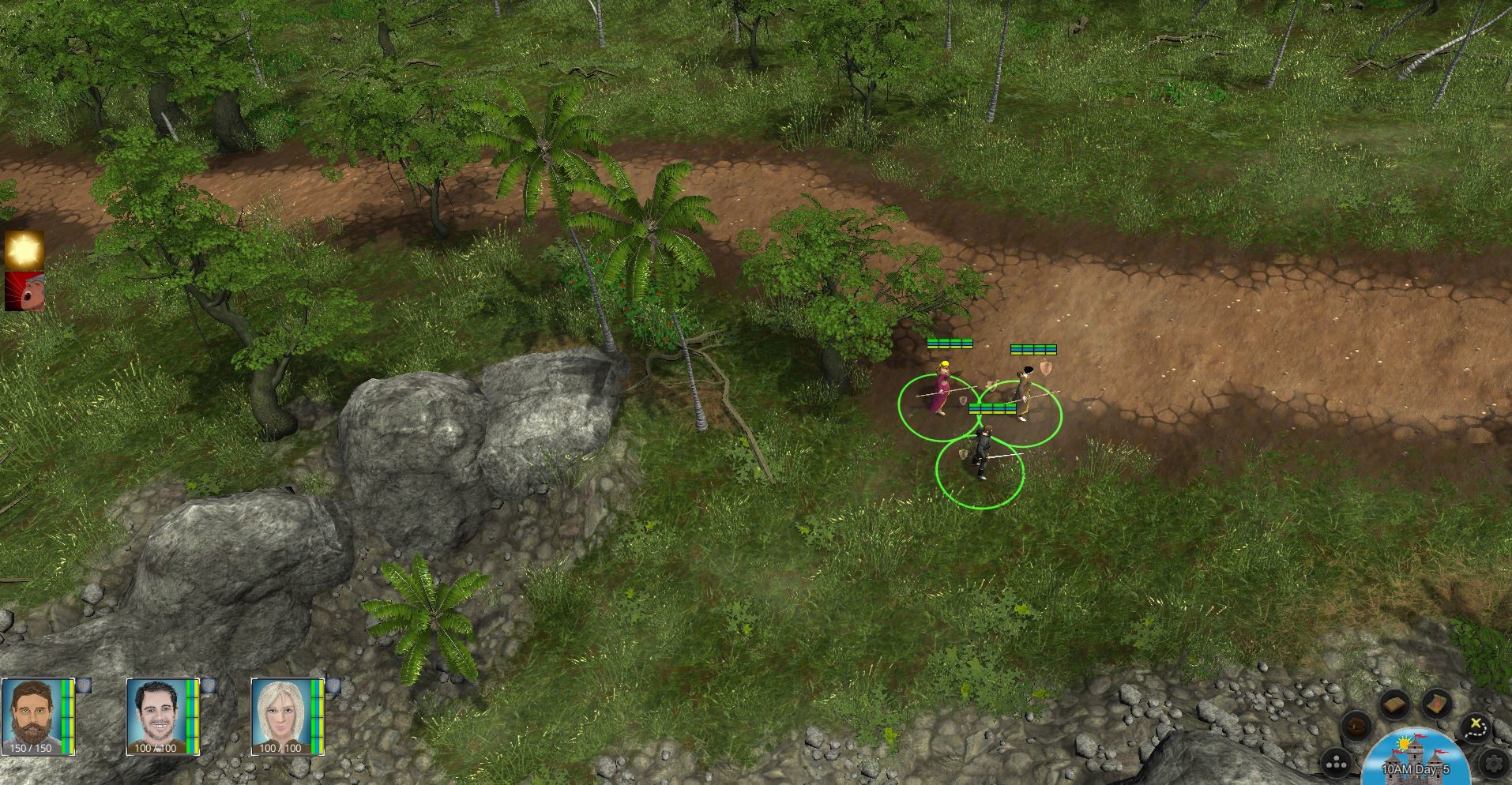Open the crafting book icon
Image resolution: width=1512 pixels, height=785 pixels.
click(1395, 703)
